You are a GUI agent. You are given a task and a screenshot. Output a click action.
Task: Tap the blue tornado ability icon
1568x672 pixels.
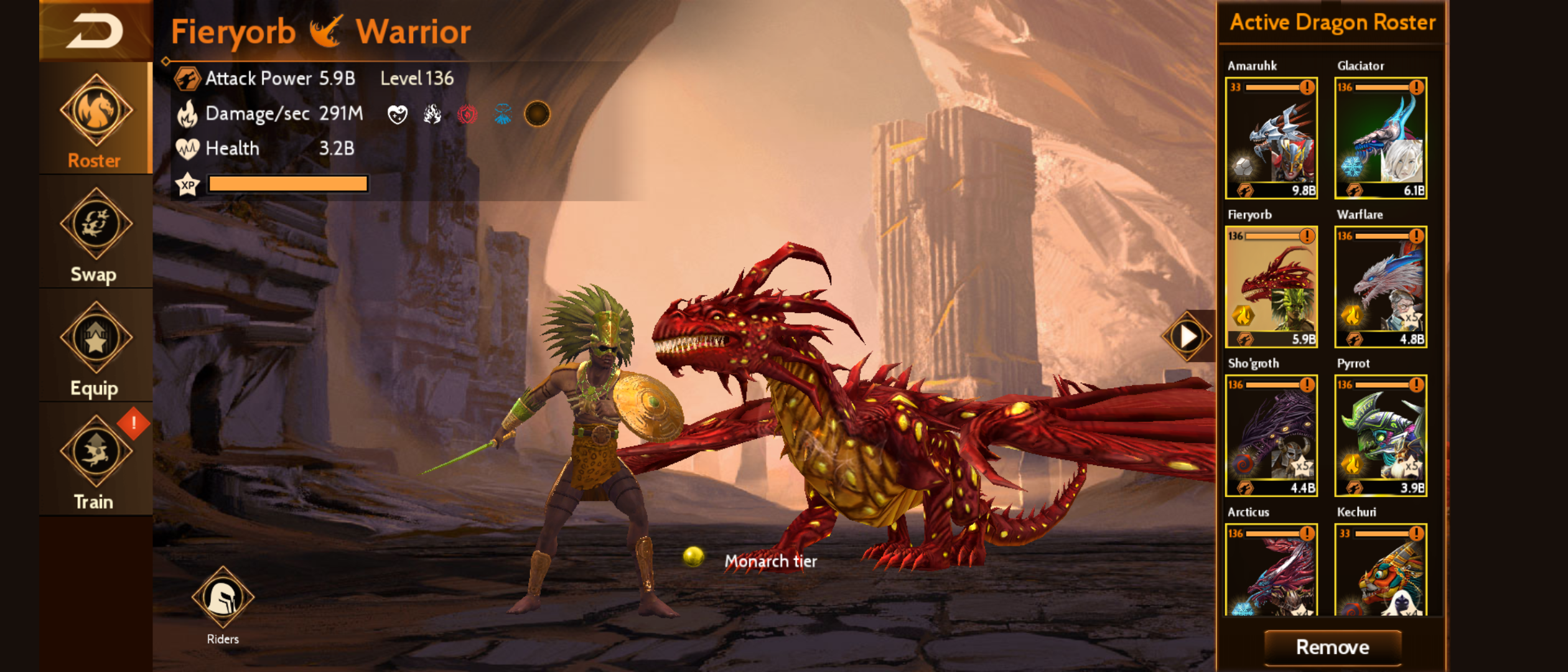tap(502, 114)
